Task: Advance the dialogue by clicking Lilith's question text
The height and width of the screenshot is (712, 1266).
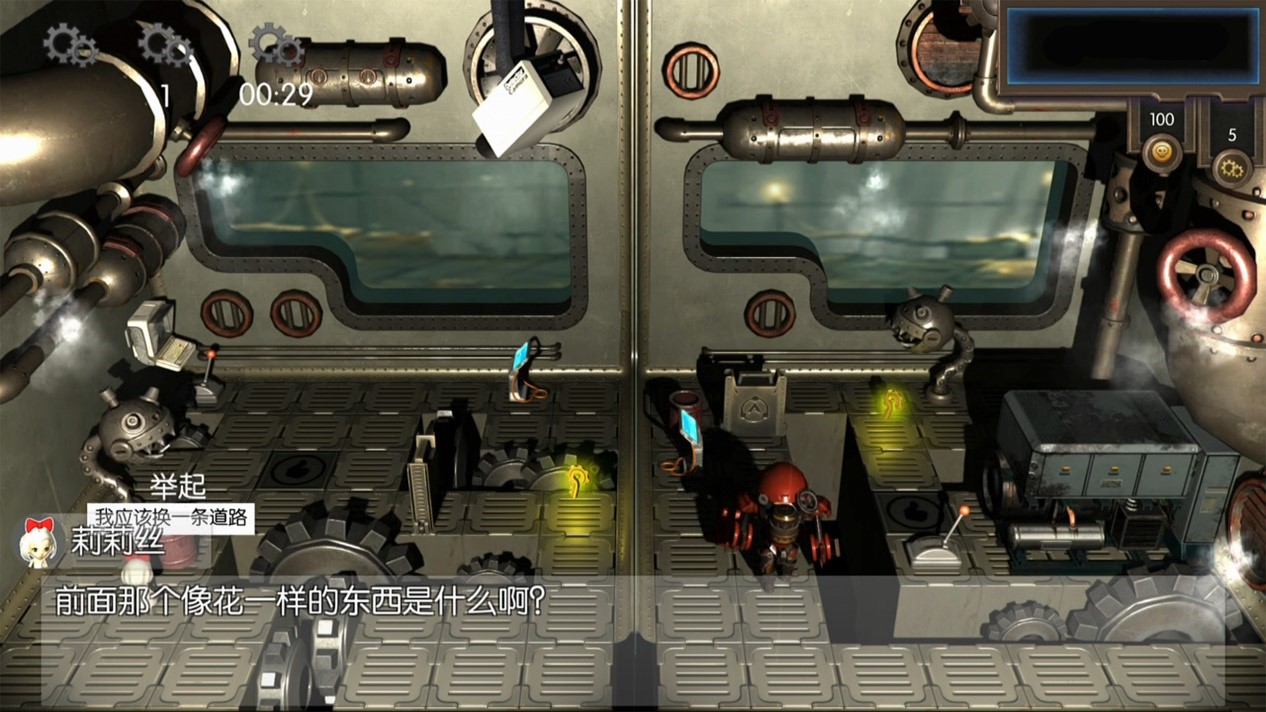Action: point(299,602)
